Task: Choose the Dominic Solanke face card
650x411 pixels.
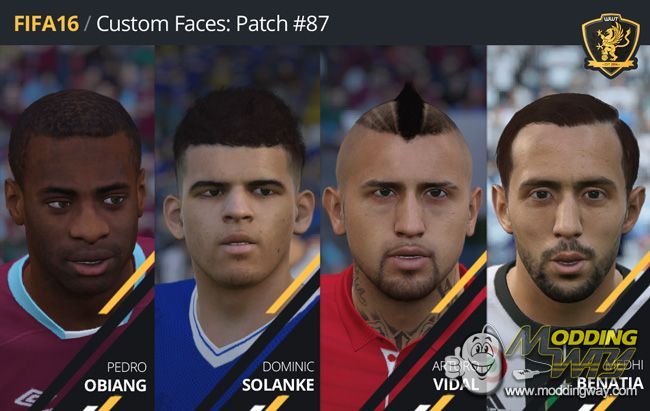Action: (238, 230)
